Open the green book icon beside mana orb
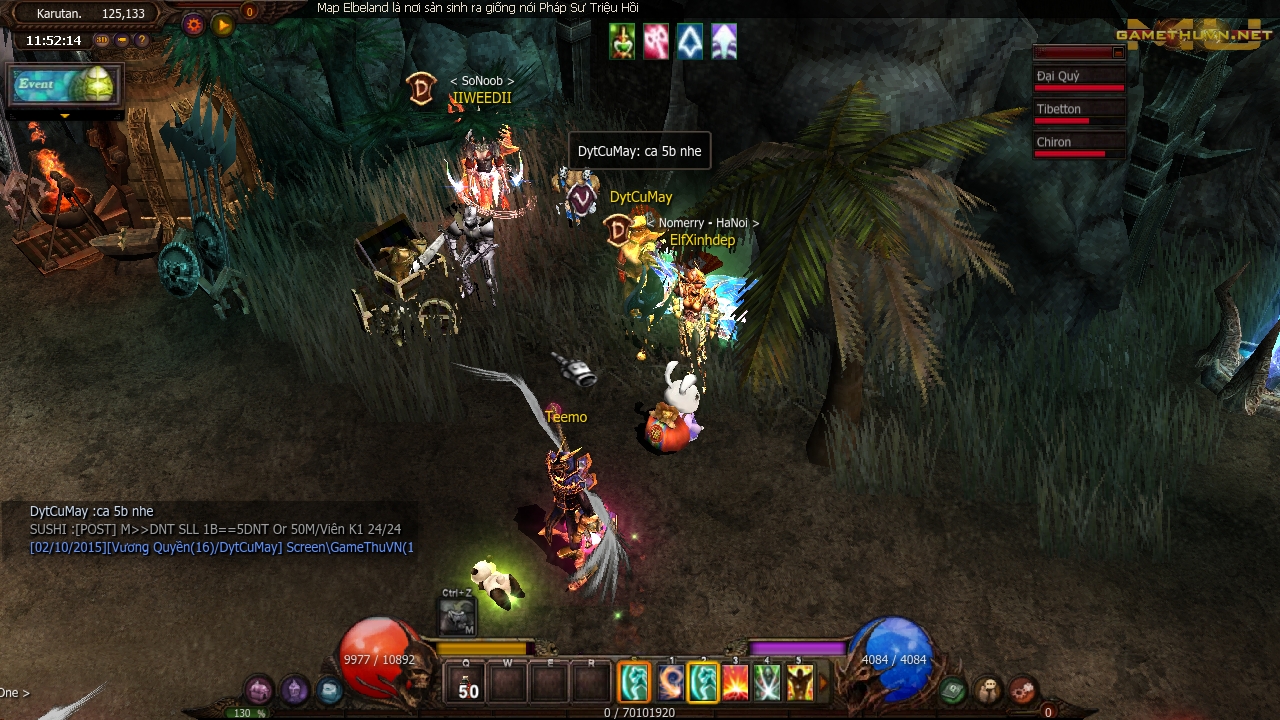 pos(953,690)
